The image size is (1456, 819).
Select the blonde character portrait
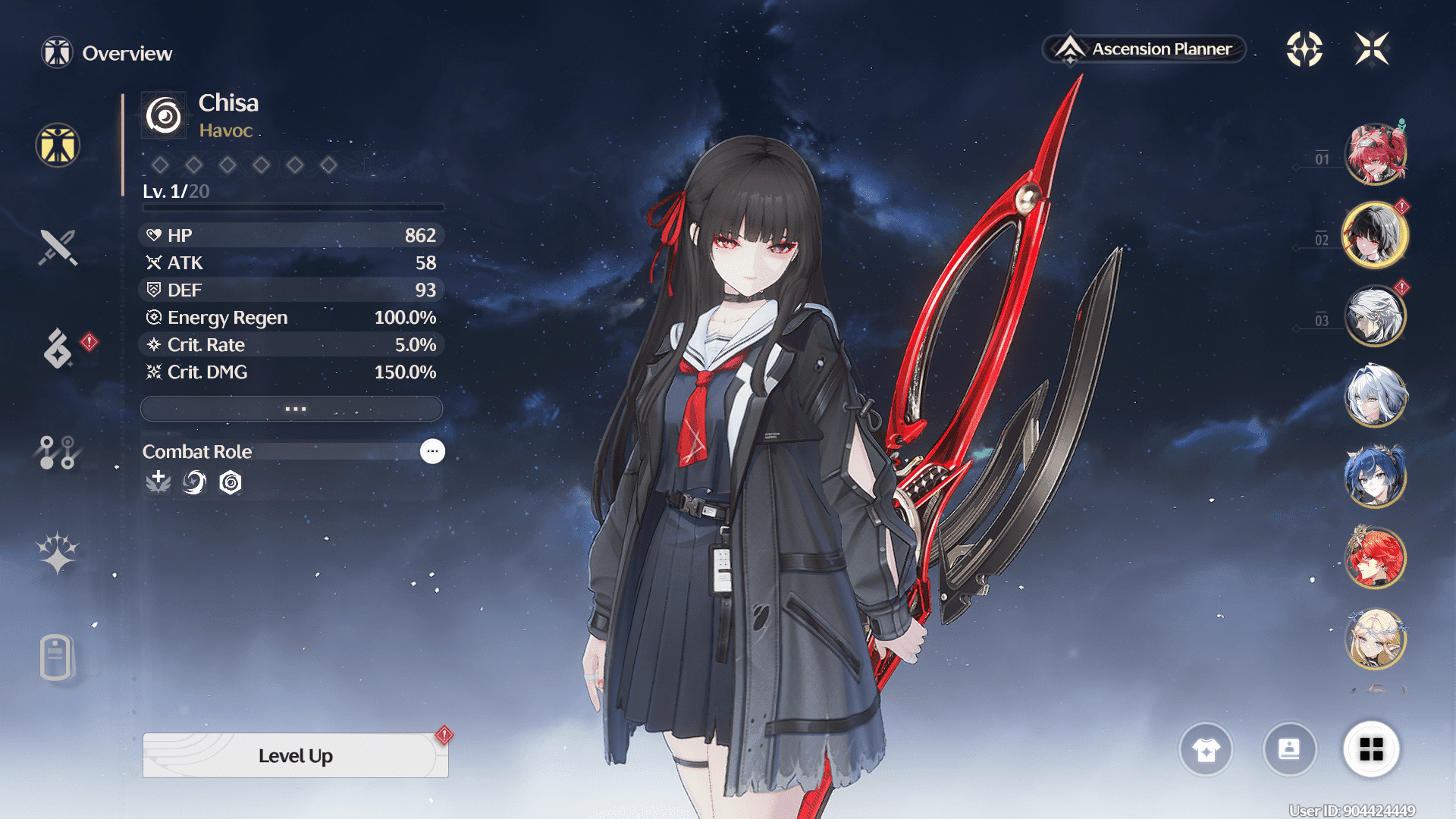pyautogui.click(x=1375, y=639)
